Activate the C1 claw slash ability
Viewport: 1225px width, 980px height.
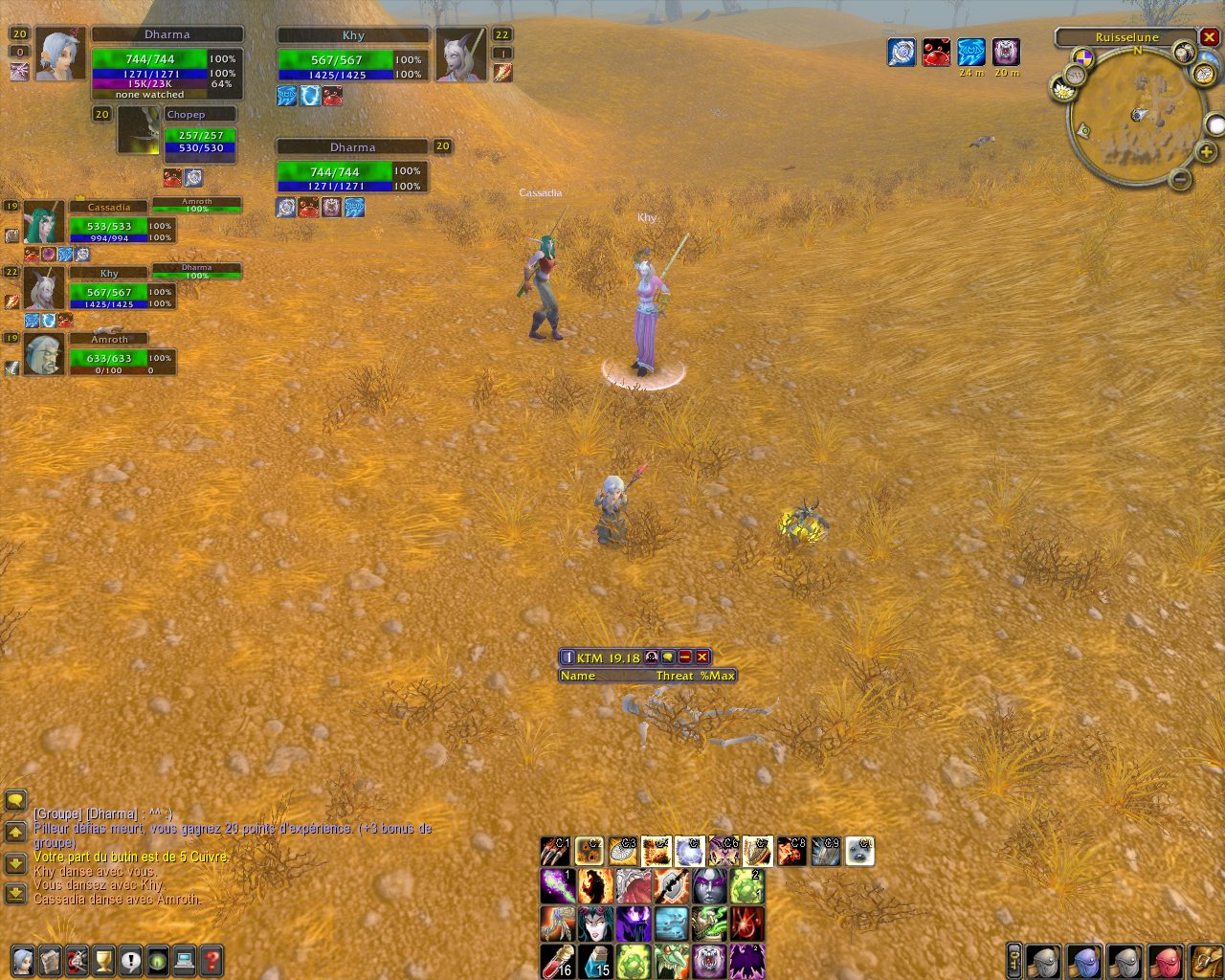click(x=555, y=851)
